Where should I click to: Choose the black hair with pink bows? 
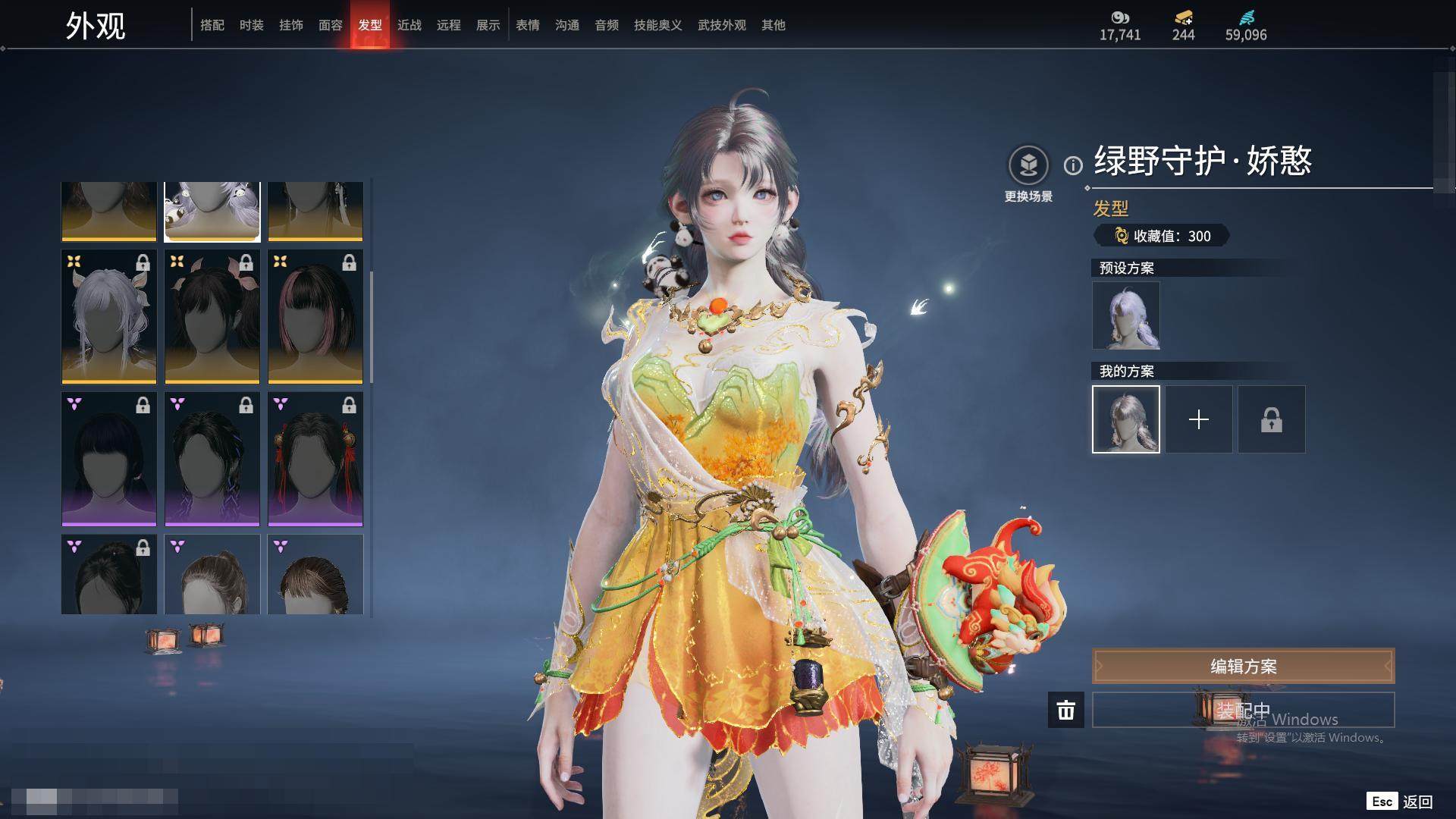point(212,316)
